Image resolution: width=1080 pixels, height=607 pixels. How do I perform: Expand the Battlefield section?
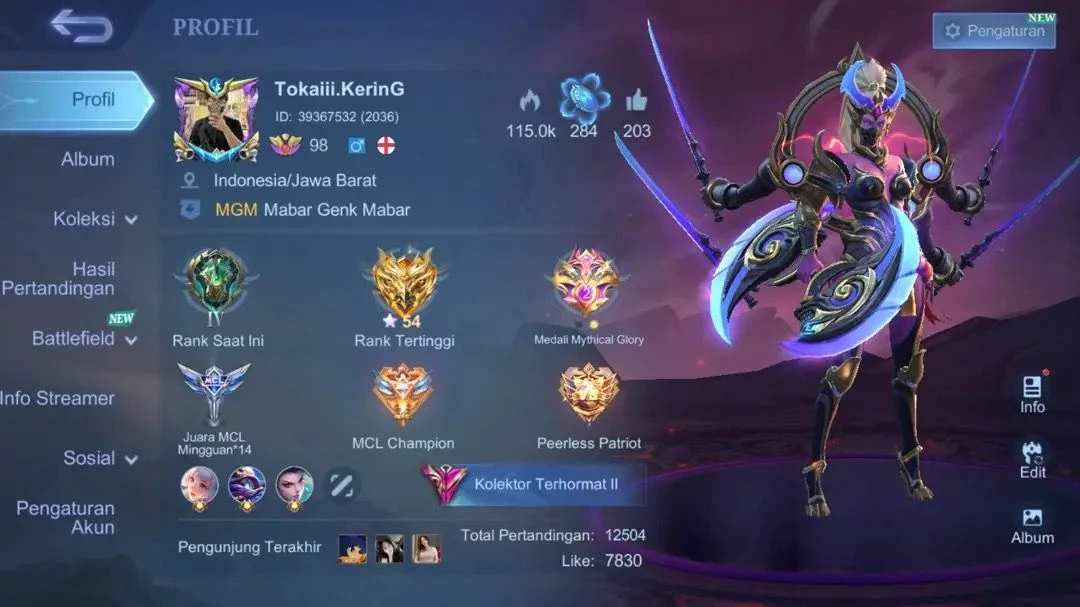[x=84, y=339]
